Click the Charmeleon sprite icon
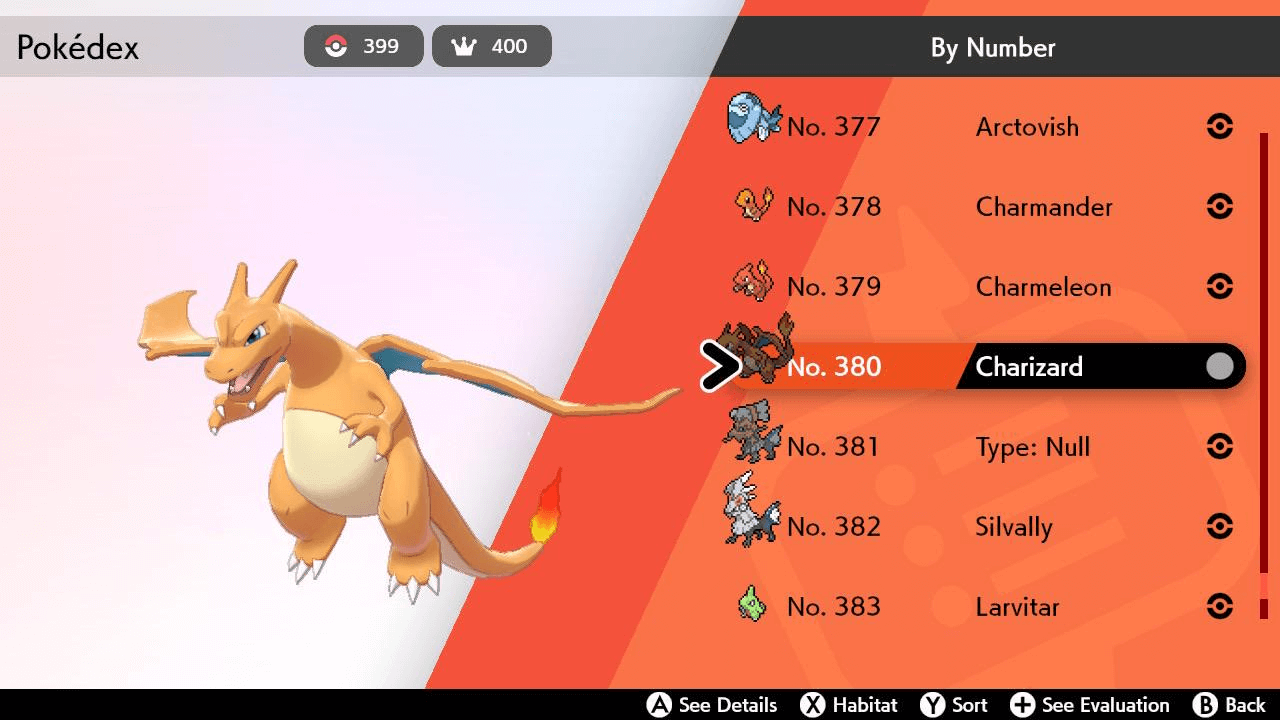Image resolution: width=1280 pixels, height=720 pixels. [752, 283]
